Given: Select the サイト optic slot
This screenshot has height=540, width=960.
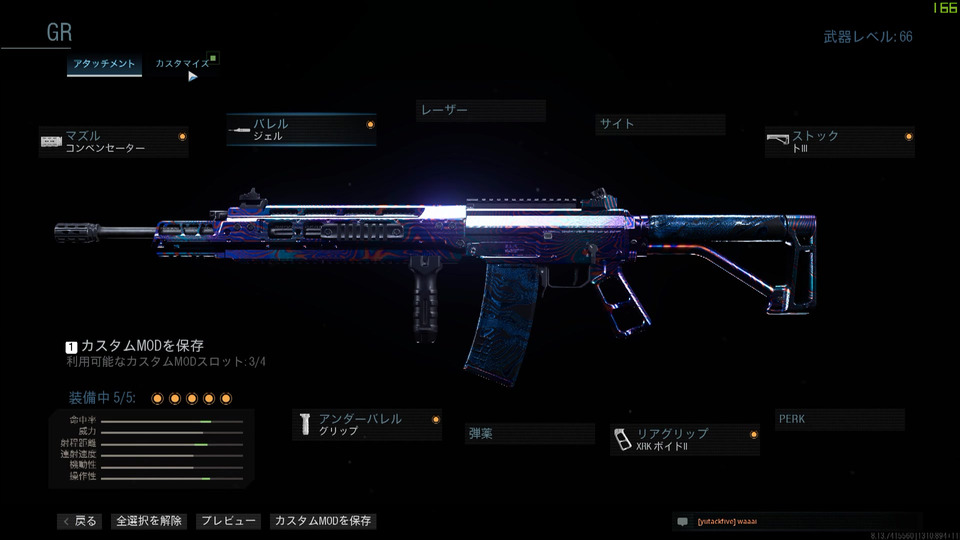Looking at the screenshot, I should (x=660, y=124).
